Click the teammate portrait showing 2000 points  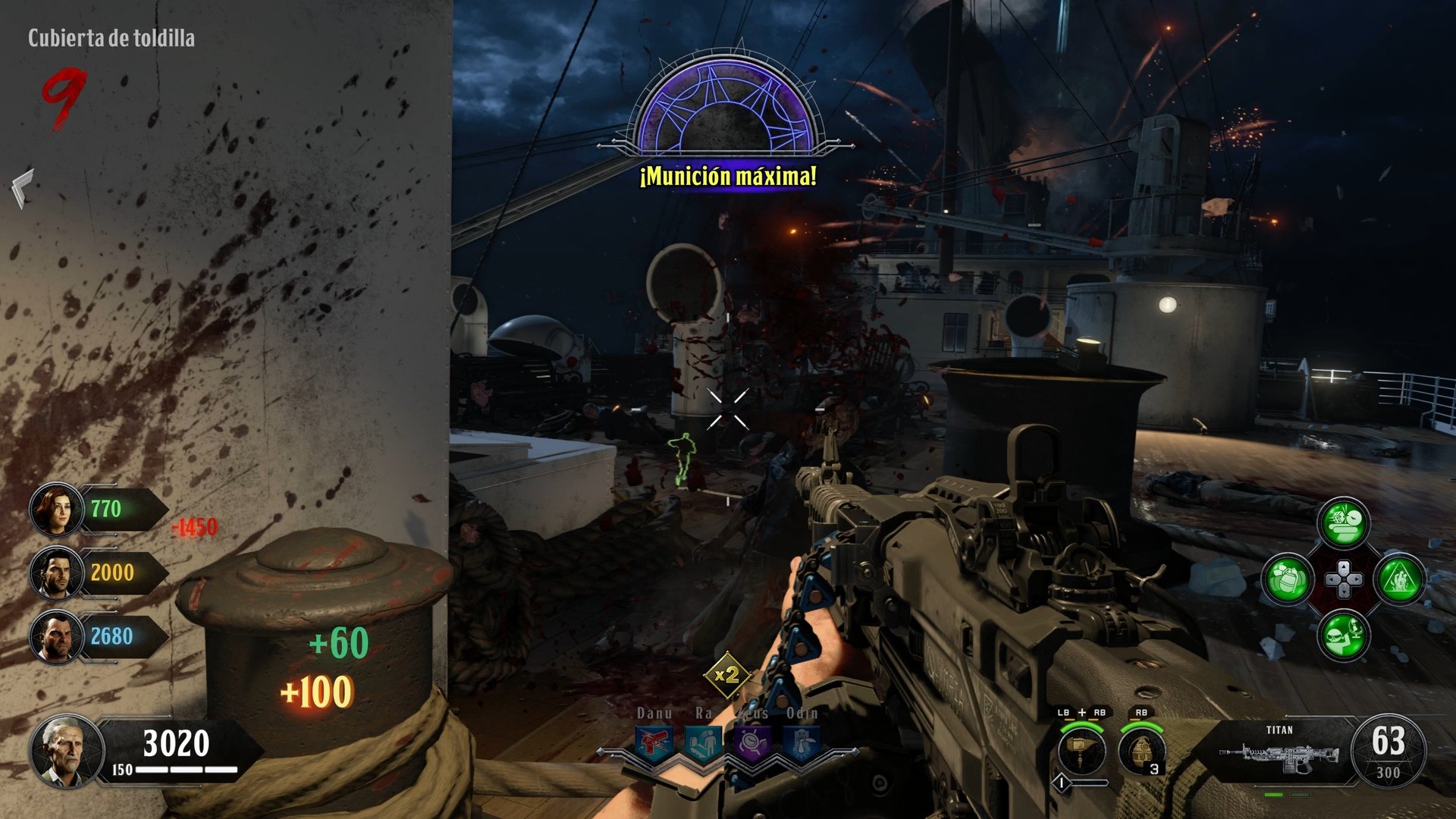click(57, 574)
